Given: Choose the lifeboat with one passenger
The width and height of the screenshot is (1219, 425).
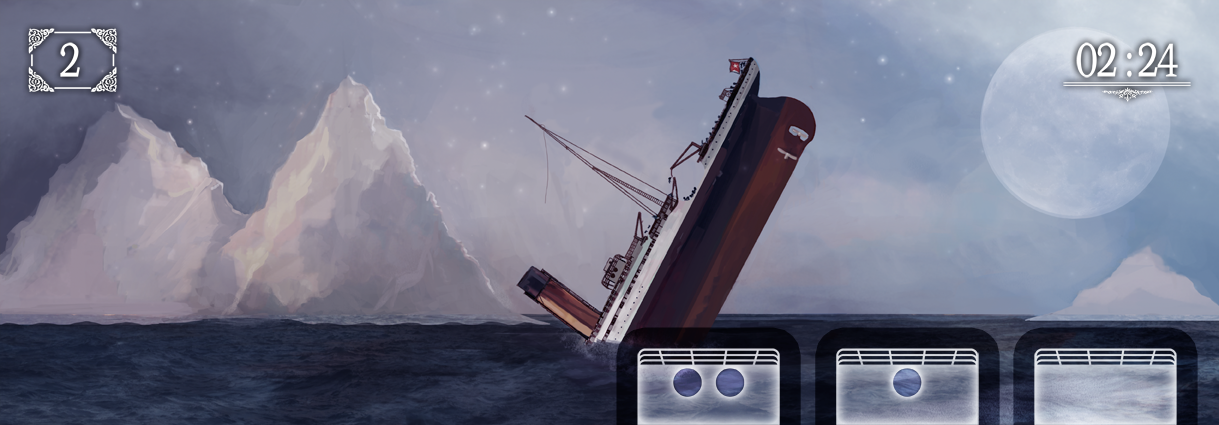Looking at the screenshot, I should tap(906, 384).
